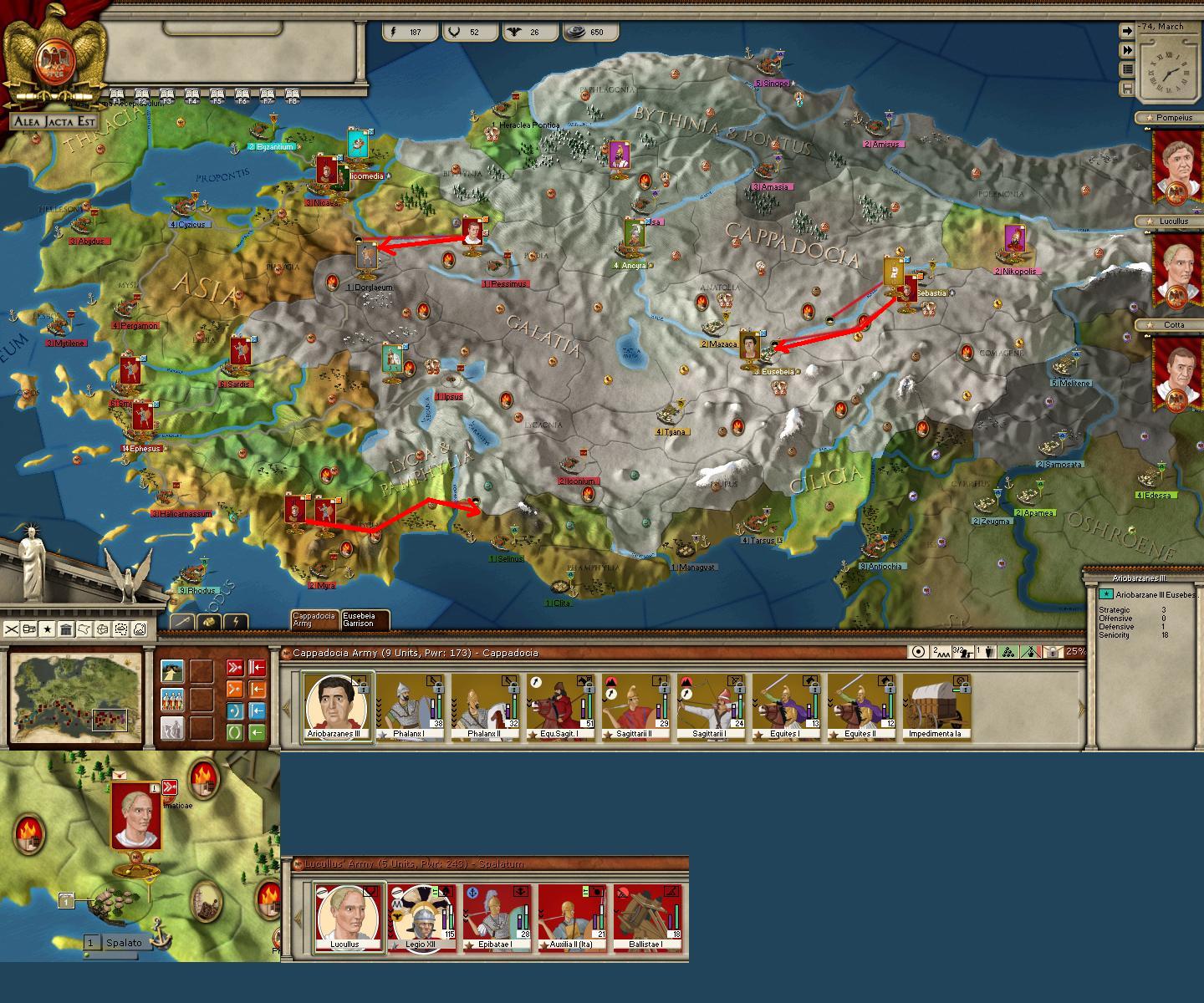Toggle the entrench tent icon in the army bar

click(x=1030, y=653)
